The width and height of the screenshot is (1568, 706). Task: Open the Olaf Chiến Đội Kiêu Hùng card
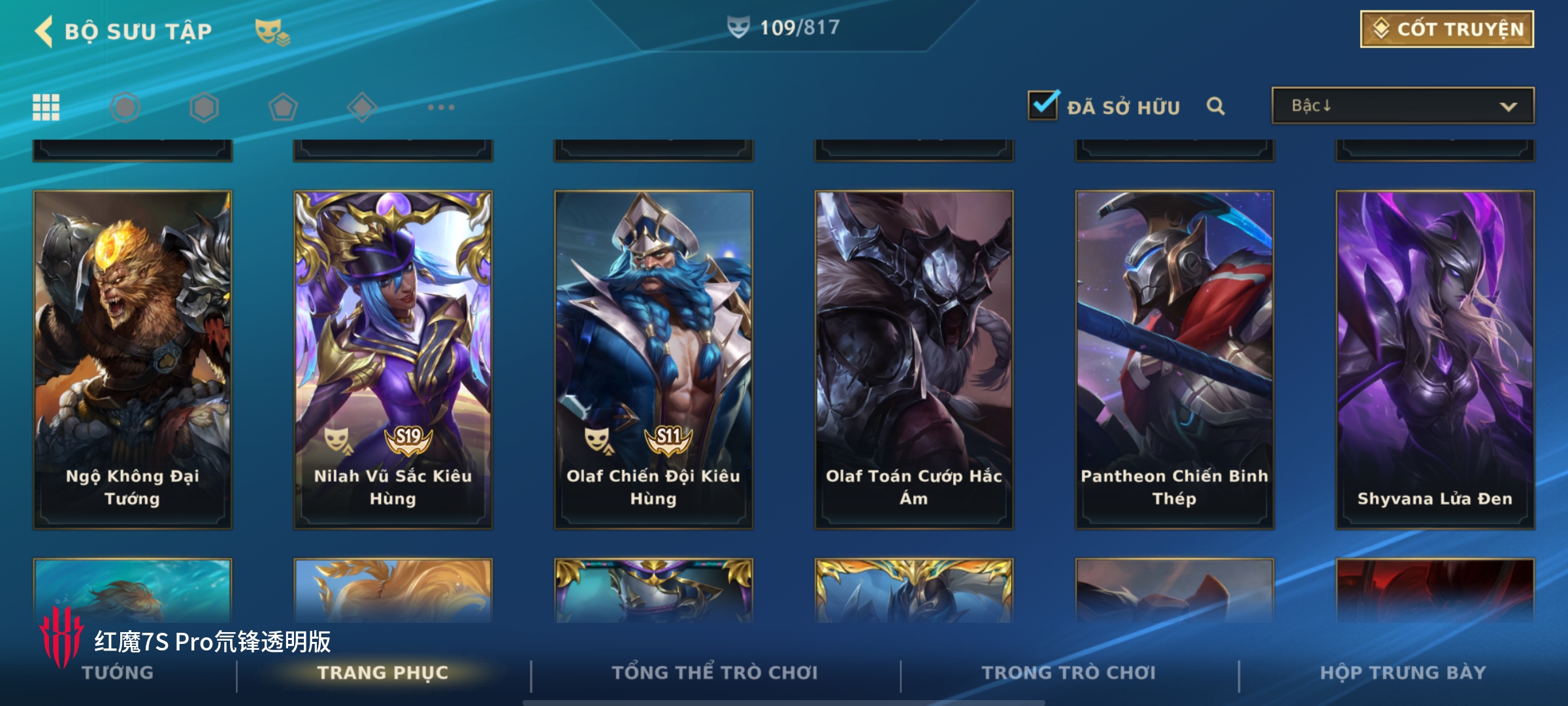653,360
